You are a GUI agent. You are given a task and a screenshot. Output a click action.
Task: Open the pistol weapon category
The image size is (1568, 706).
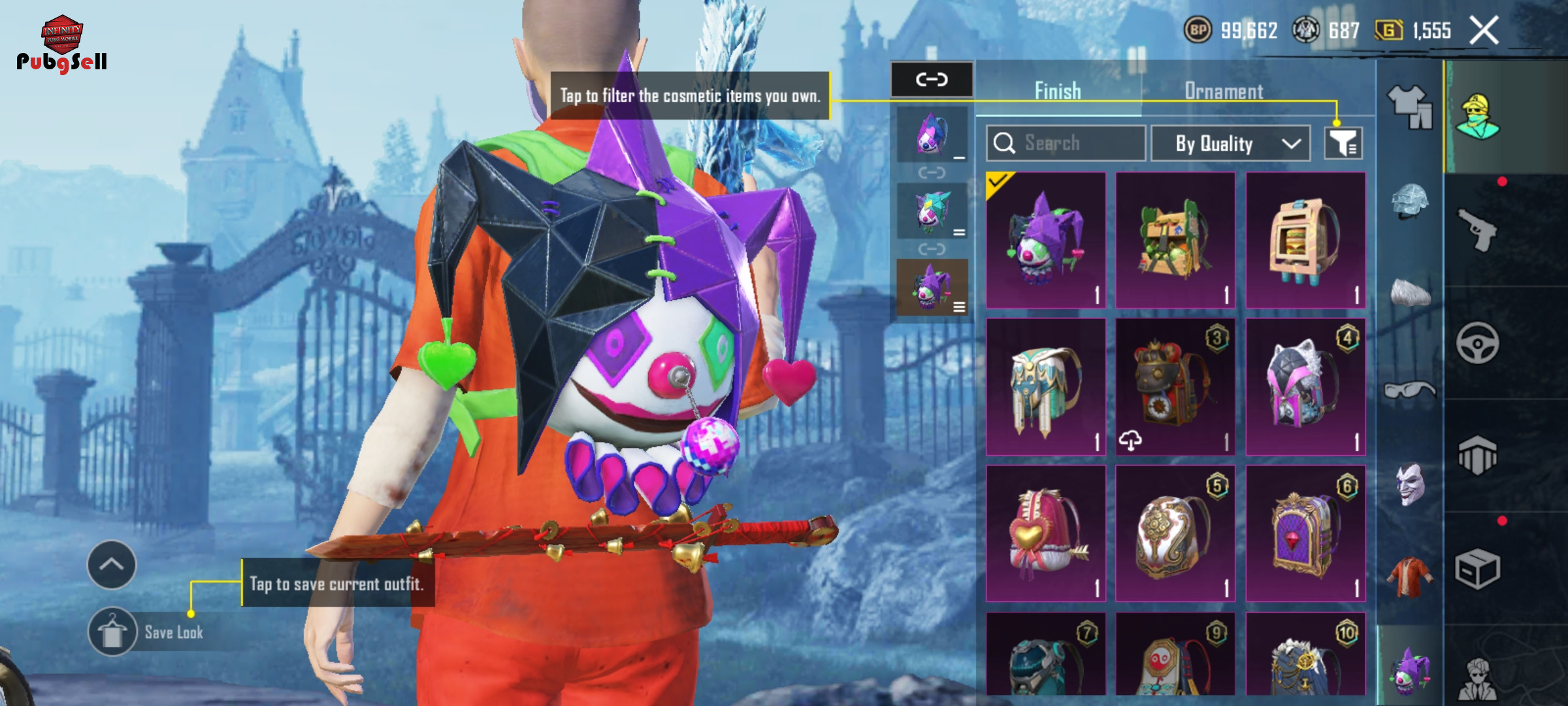click(x=1478, y=229)
